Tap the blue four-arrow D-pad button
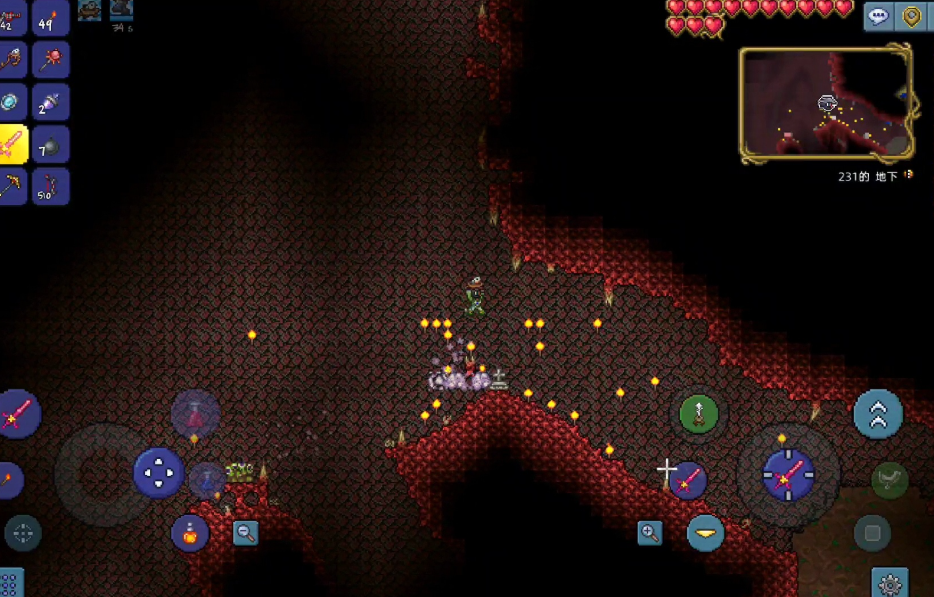This screenshot has width=934, height=597. 158,472
